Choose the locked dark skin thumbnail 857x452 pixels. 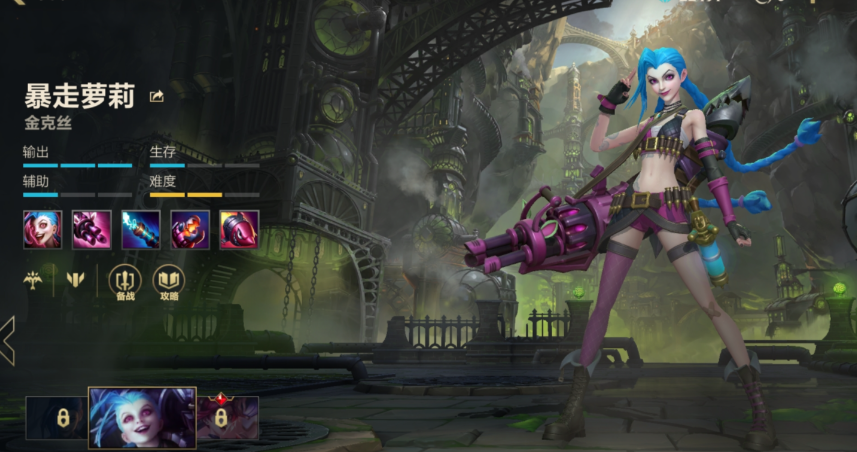tap(56, 417)
